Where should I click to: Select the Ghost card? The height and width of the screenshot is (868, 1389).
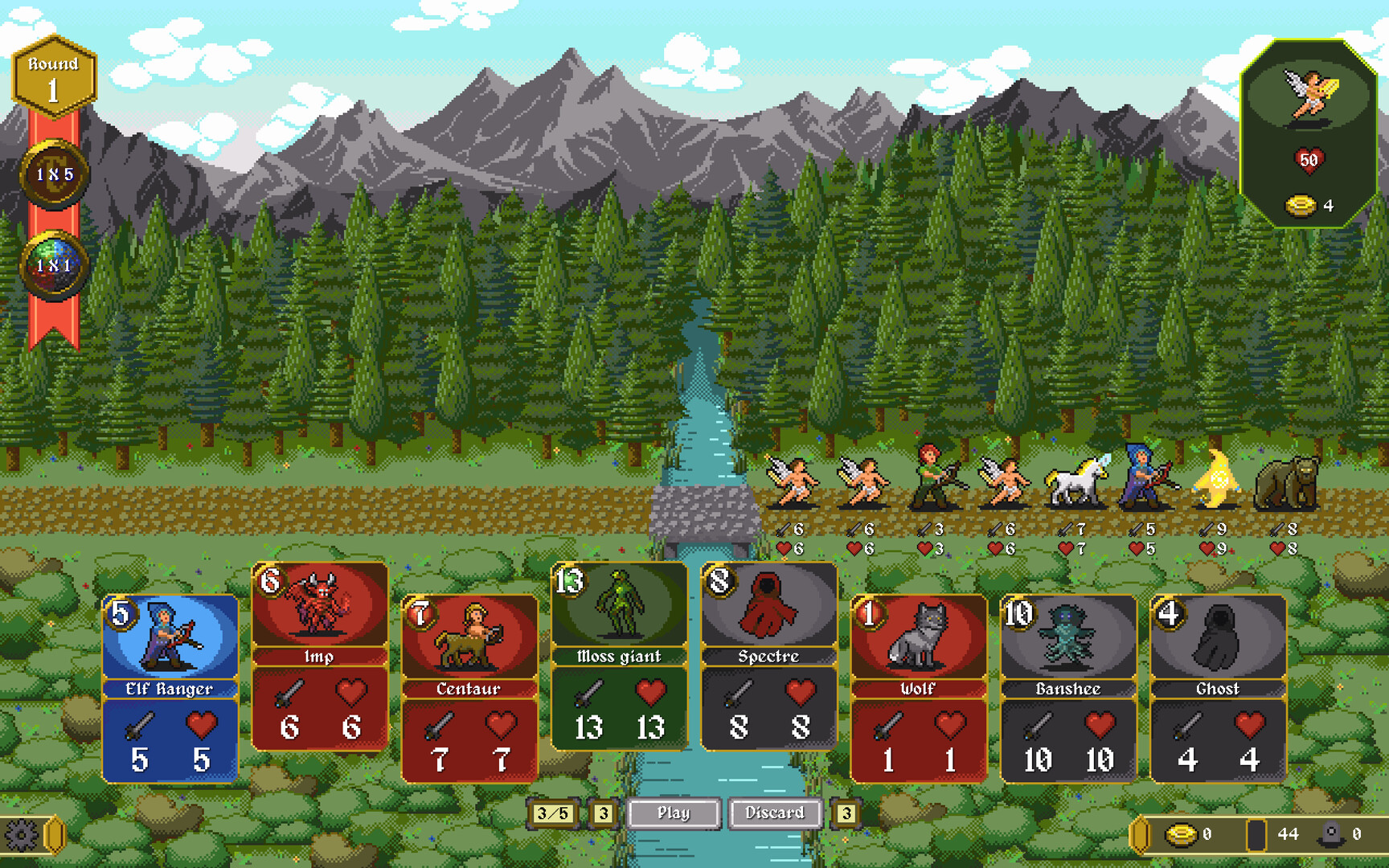pos(1217,688)
